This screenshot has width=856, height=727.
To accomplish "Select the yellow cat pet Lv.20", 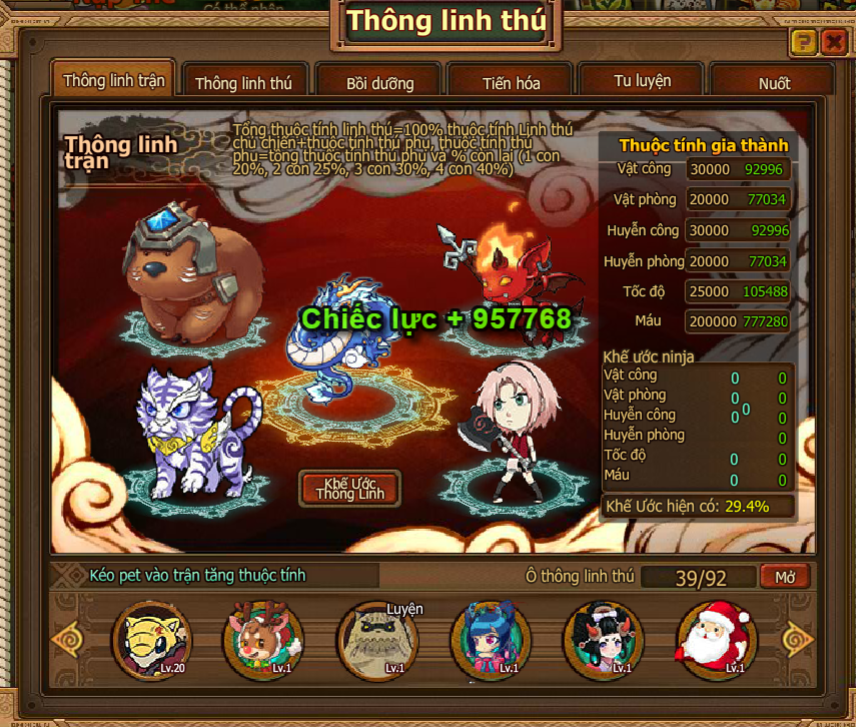I will [x=151, y=639].
